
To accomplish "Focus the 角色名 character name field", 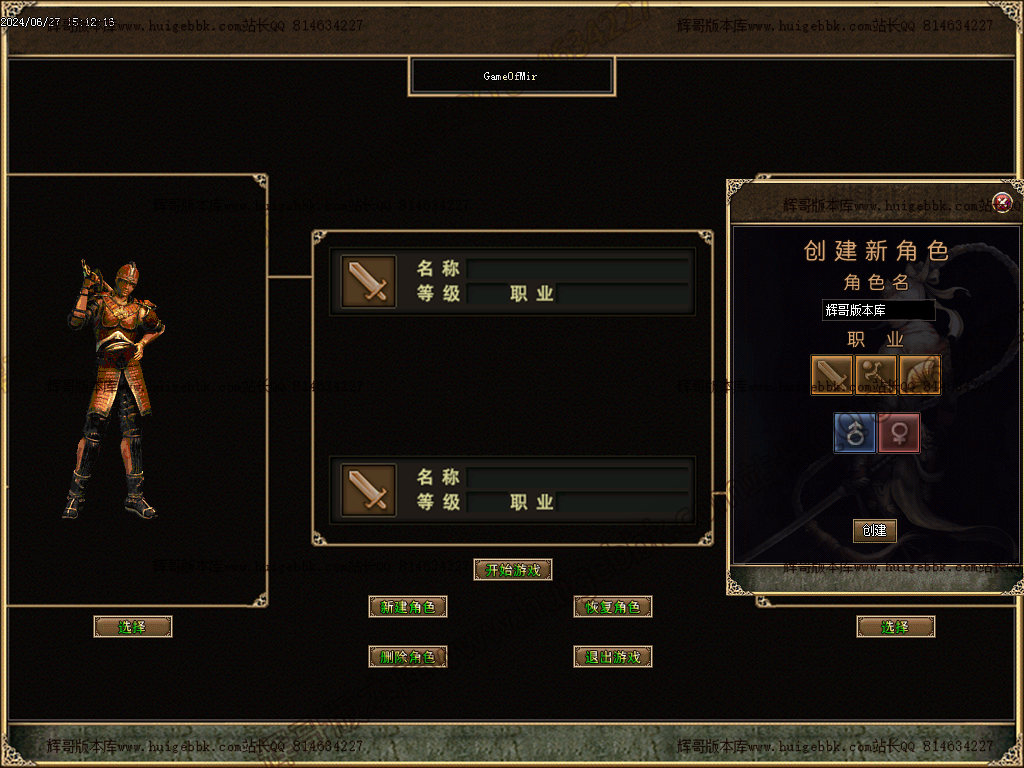I will tap(878, 311).
